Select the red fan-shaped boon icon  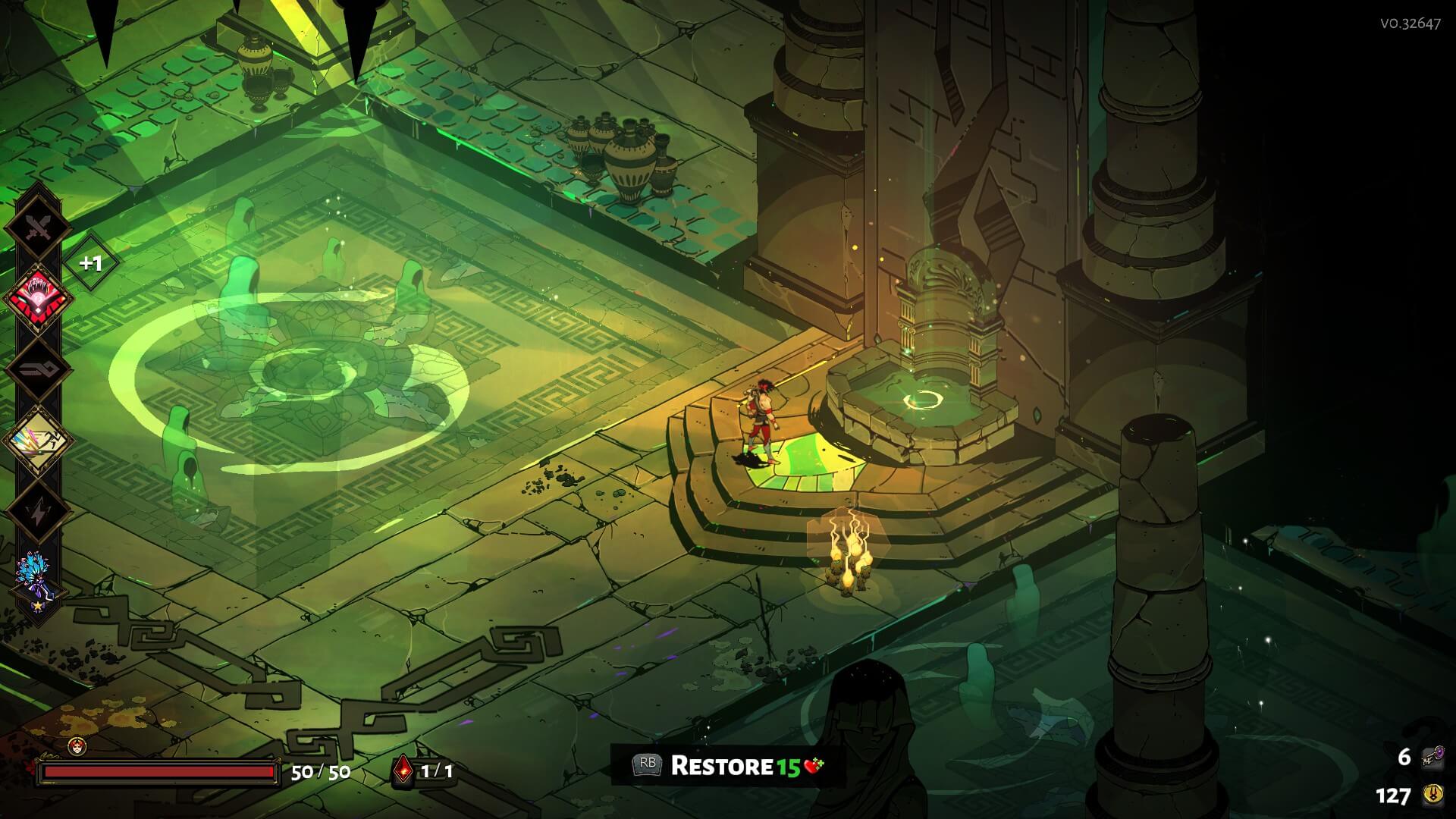pos(38,298)
